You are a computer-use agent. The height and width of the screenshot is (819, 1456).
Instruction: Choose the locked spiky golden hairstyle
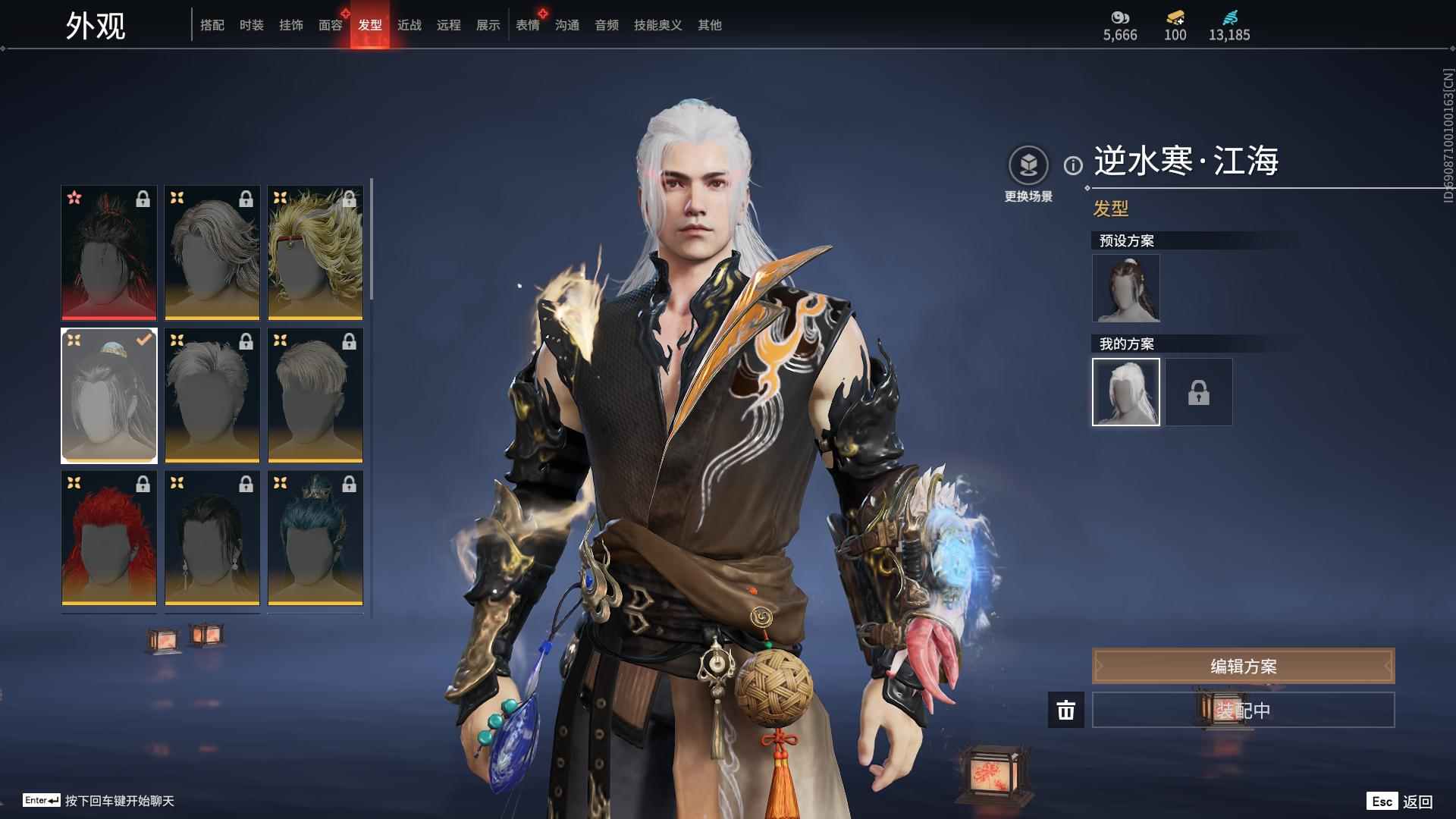[x=315, y=253]
